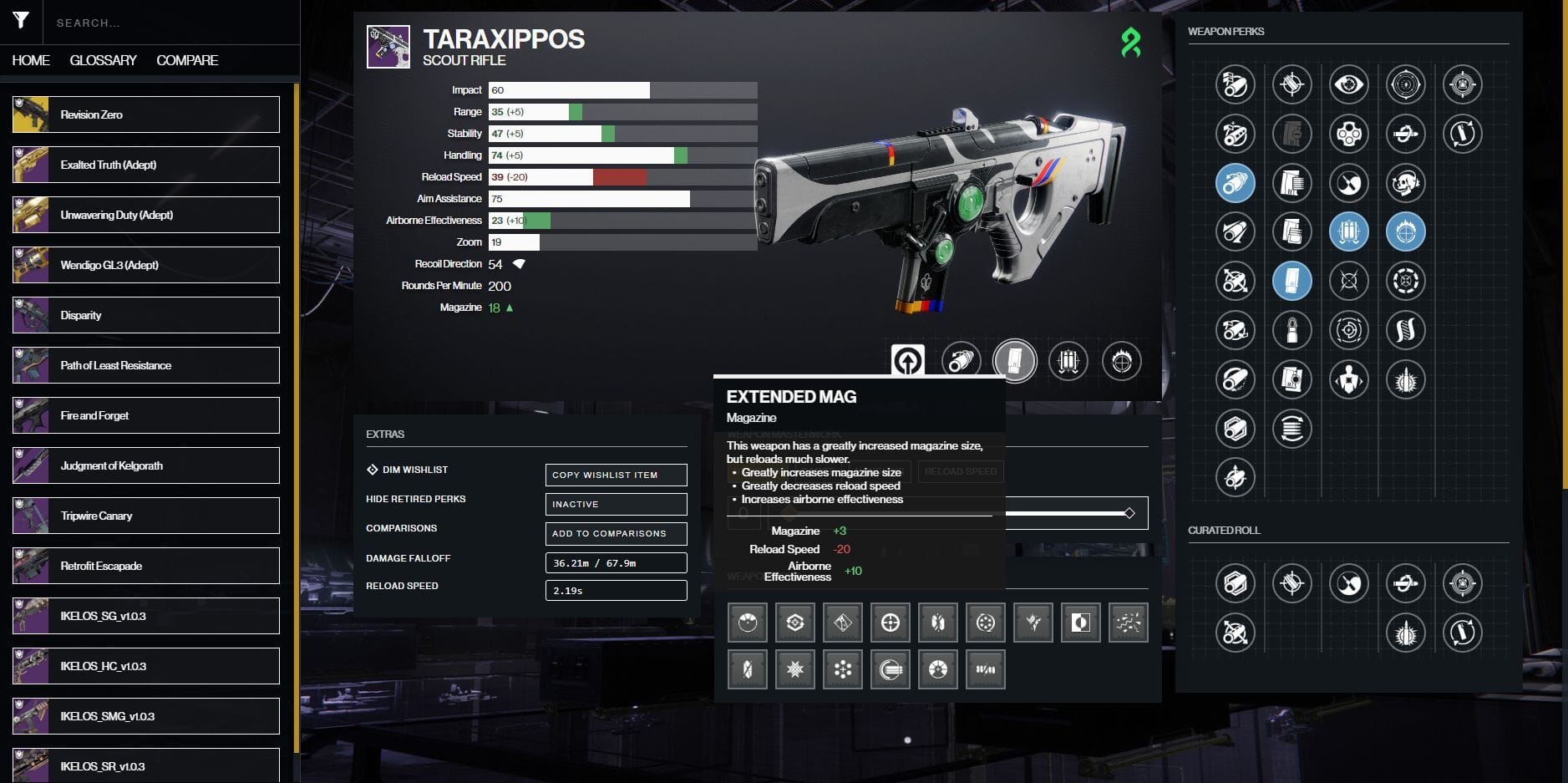Screen dimensions: 1568x783
Task: Switch to the COMPARE tab
Action: [x=187, y=60]
